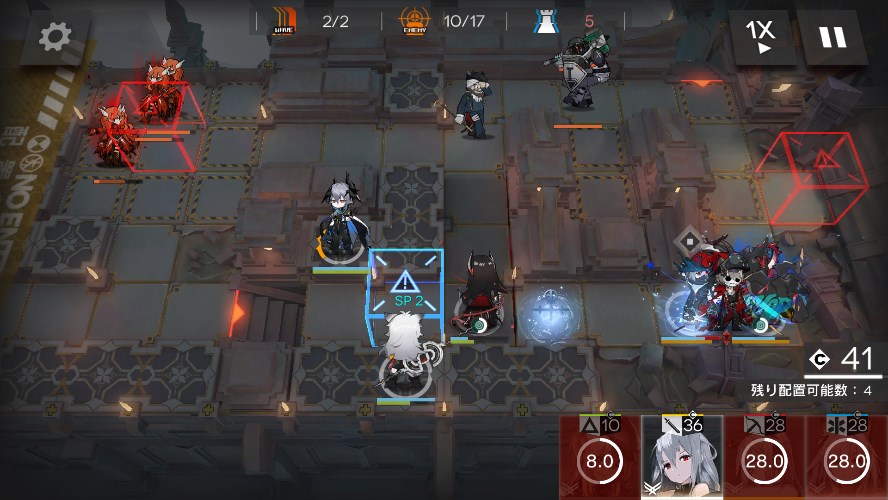
Task: Toggle the 1X game speed button
Action: (x=761, y=37)
